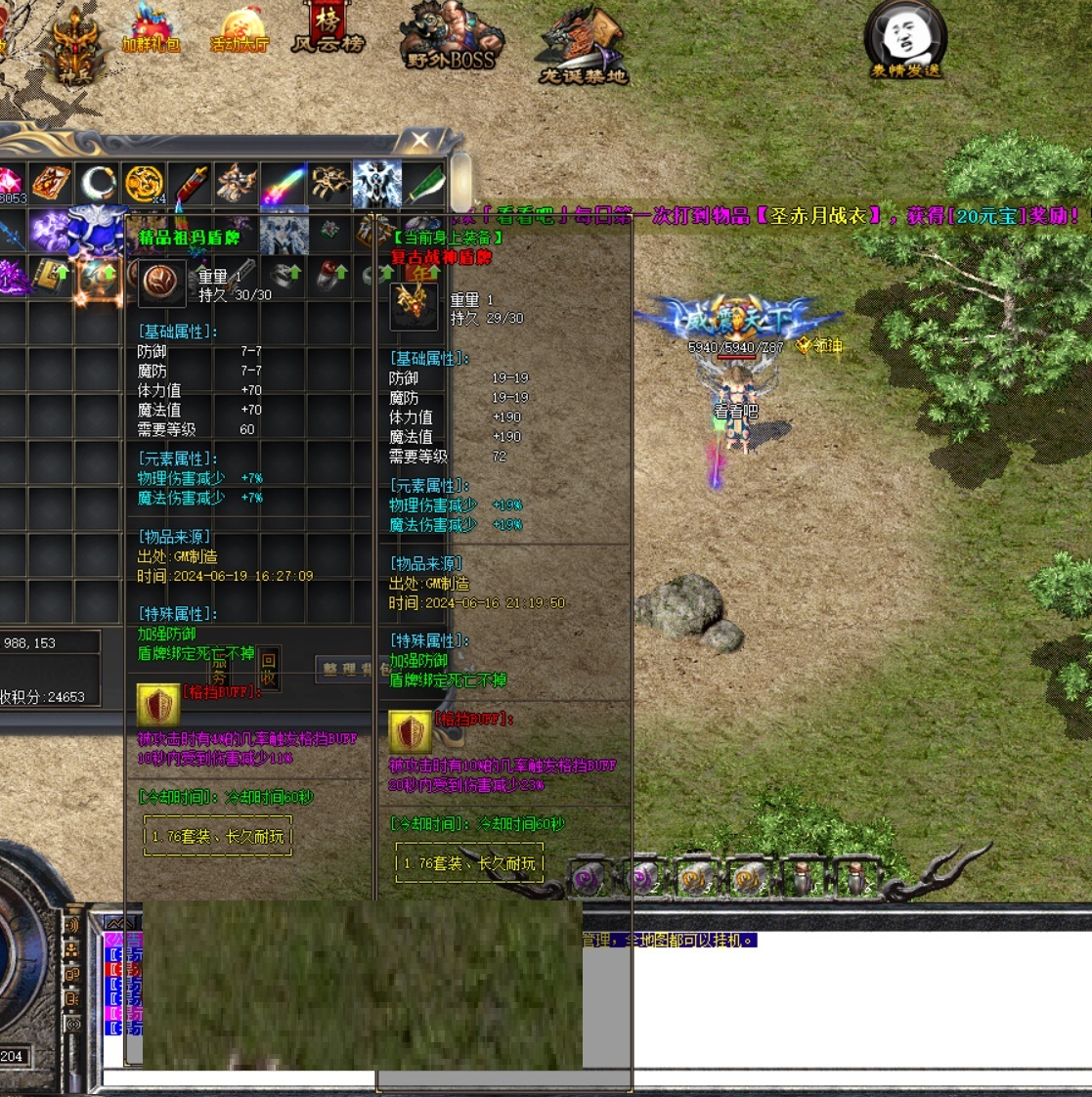Click the 回收 recycle button
1092x1097 pixels.
coord(269,670)
